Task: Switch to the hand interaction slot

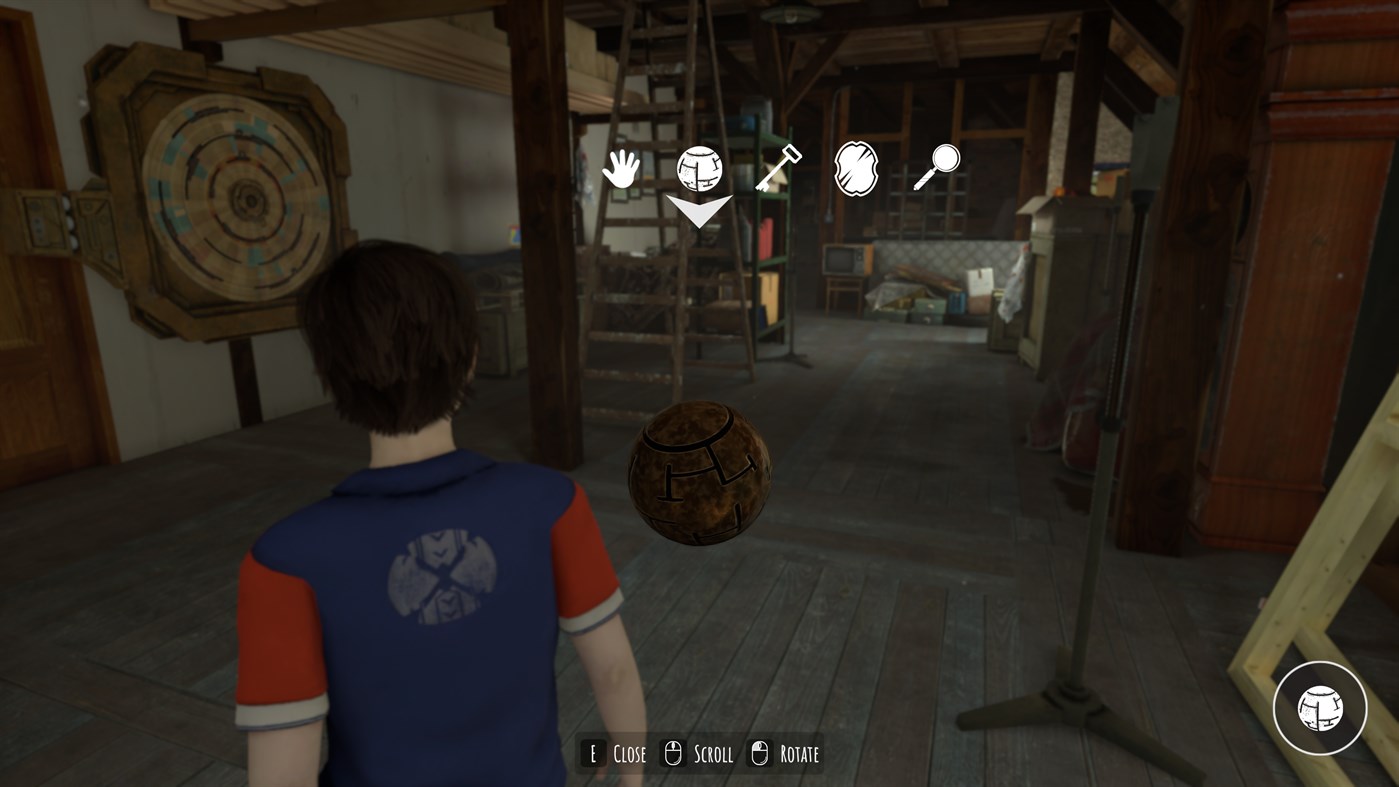Action: coord(620,168)
